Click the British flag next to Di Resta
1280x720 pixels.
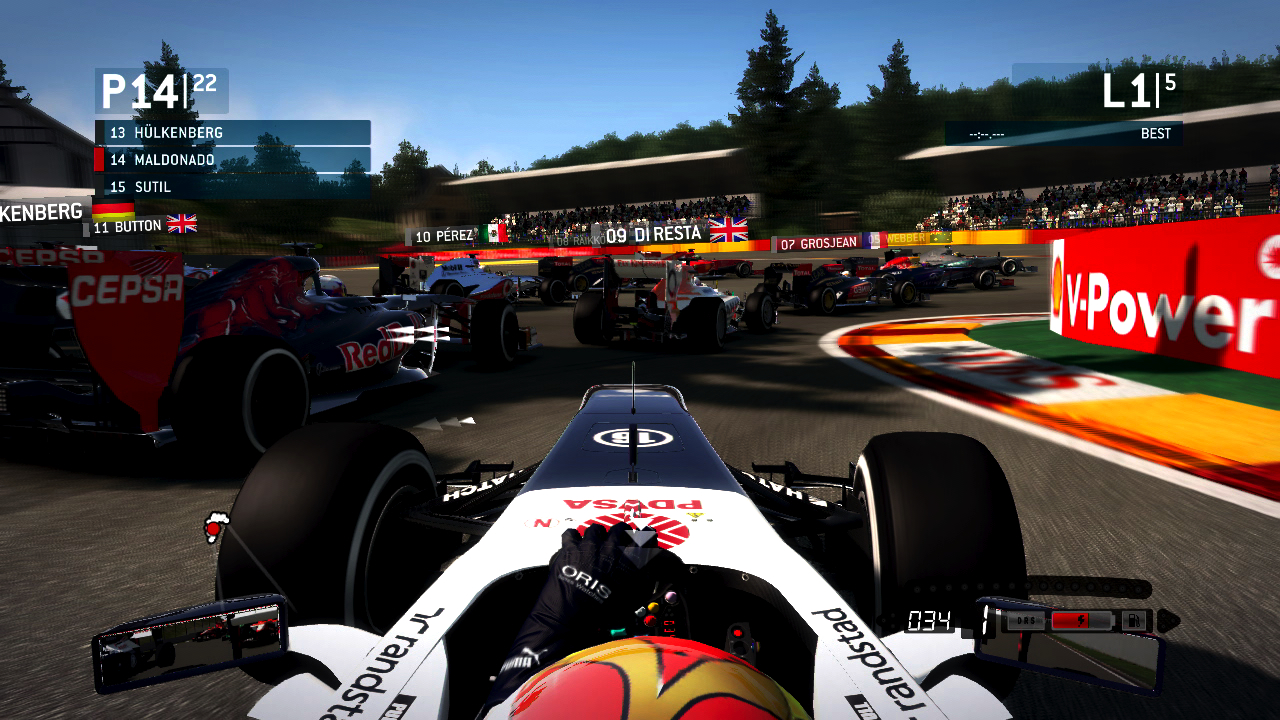point(728,231)
